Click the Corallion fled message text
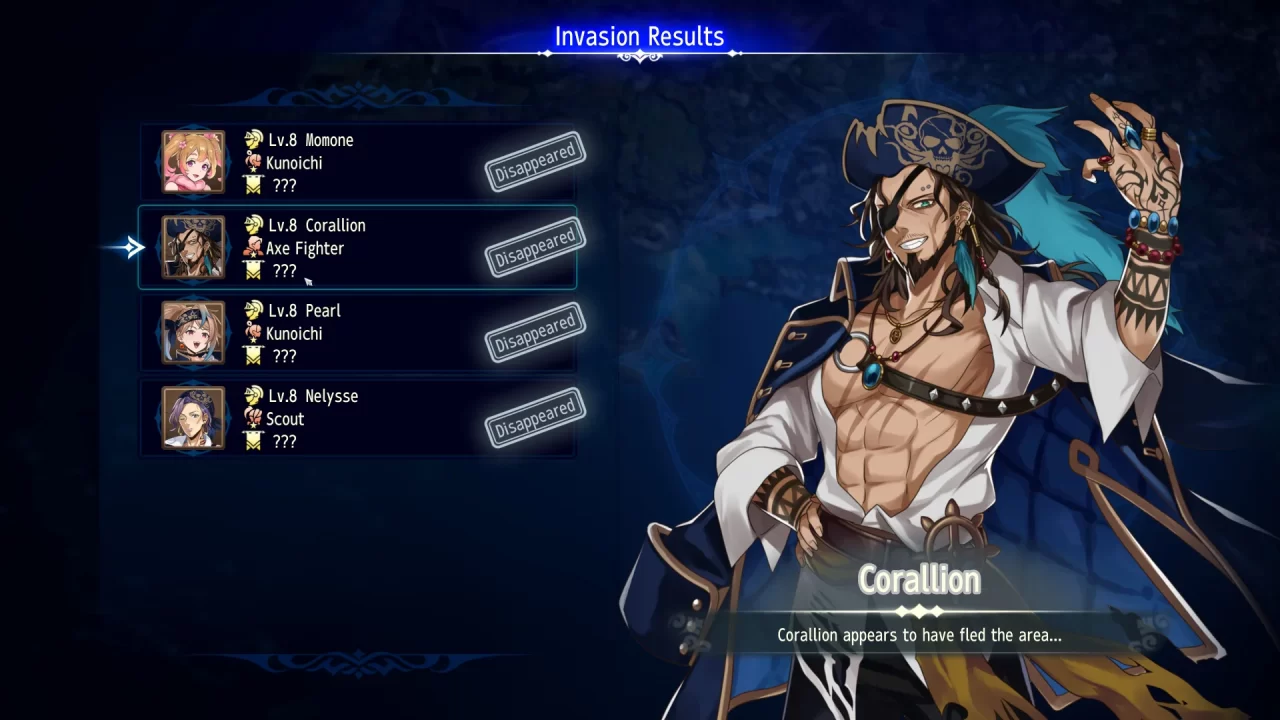 [919, 635]
